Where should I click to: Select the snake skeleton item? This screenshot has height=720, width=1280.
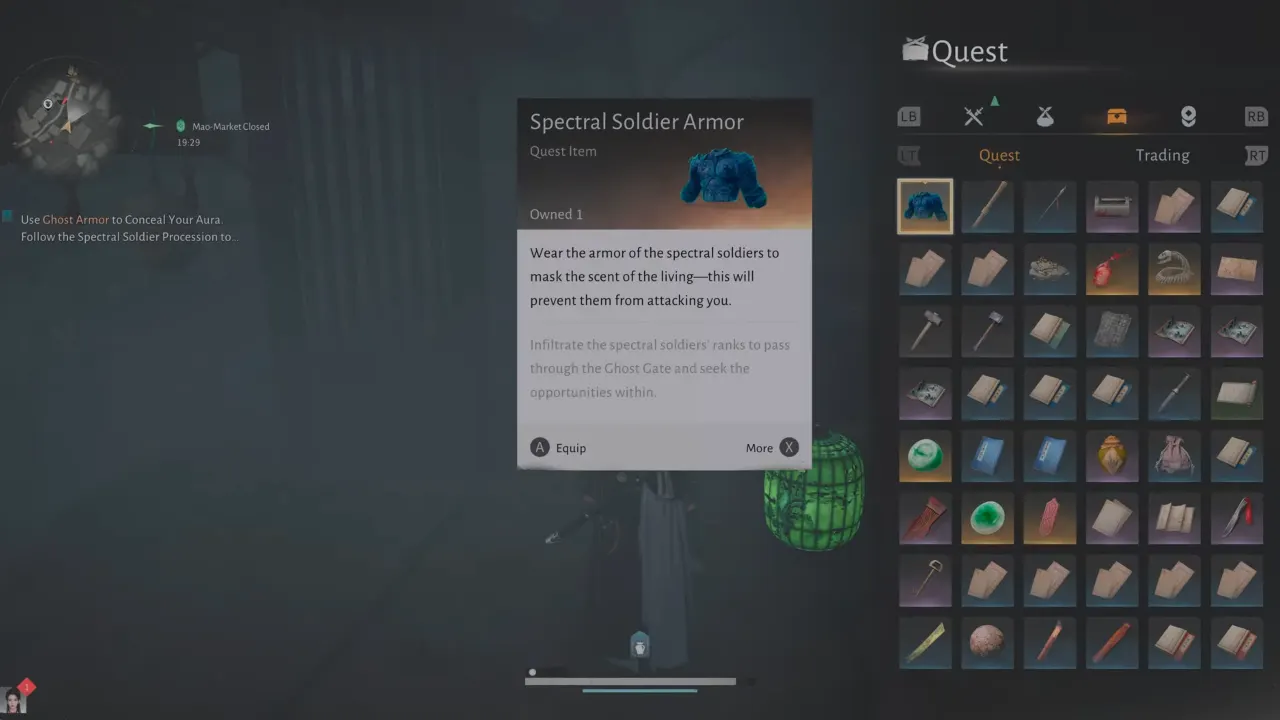(1174, 269)
